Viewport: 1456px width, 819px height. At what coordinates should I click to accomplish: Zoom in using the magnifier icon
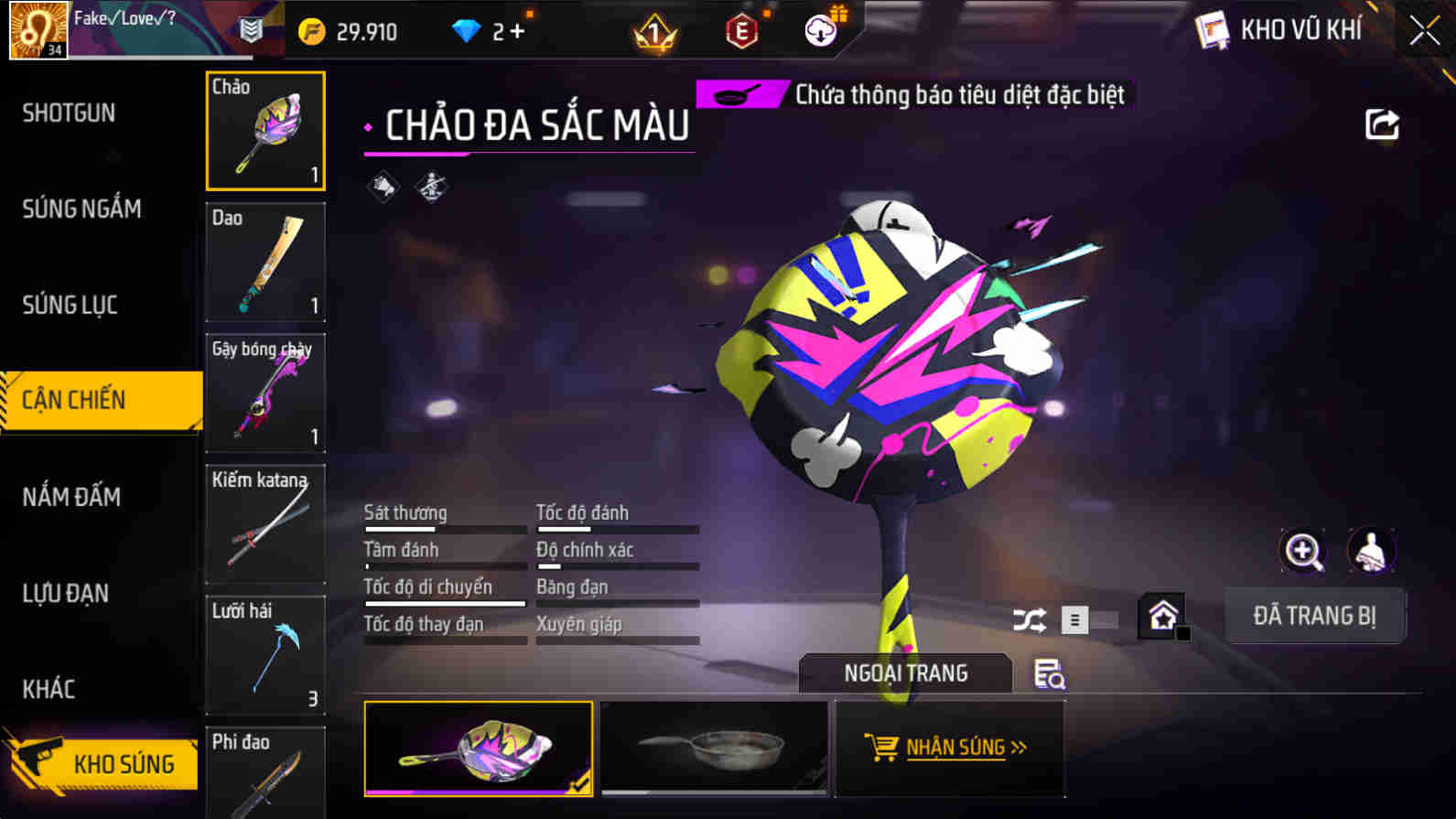[x=1303, y=551]
